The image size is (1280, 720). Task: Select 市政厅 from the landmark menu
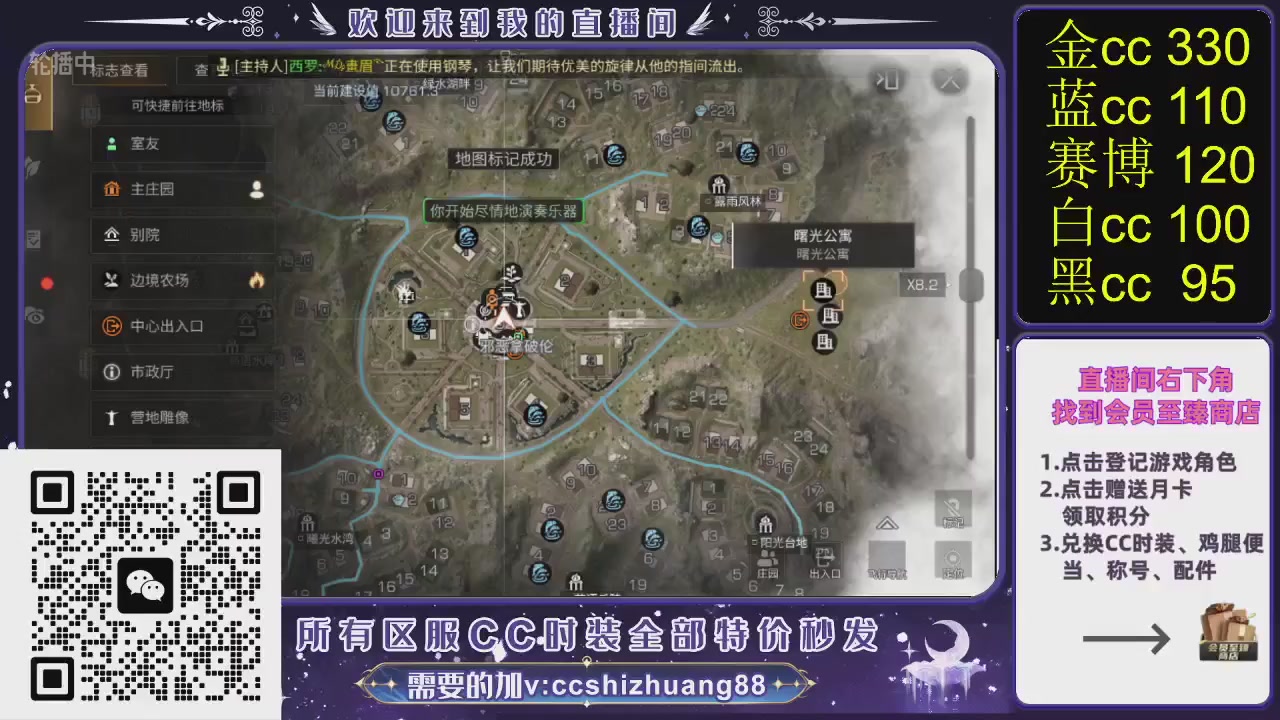click(x=152, y=372)
